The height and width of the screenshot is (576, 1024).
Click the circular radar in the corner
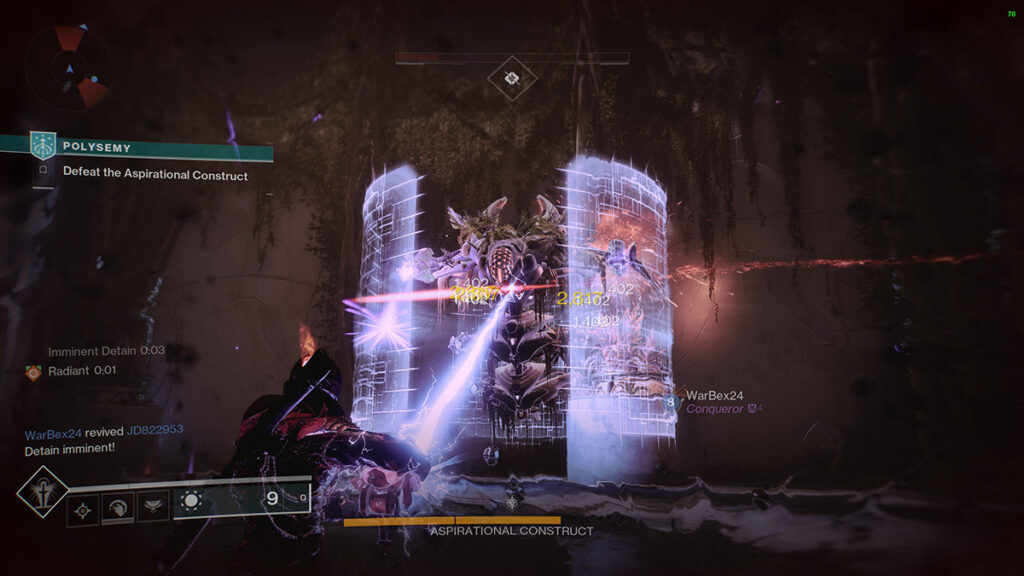pyautogui.click(x=69, y=67)
